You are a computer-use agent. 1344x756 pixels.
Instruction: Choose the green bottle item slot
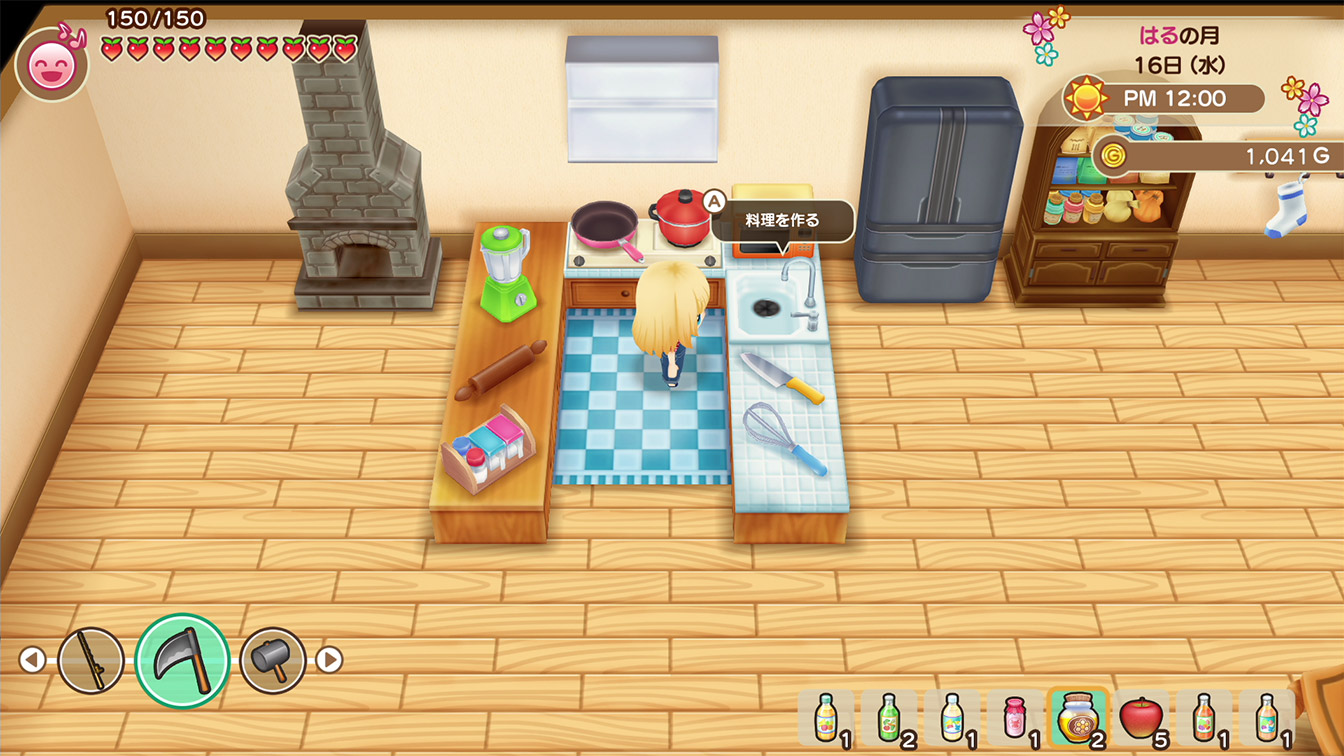[888, 717]
